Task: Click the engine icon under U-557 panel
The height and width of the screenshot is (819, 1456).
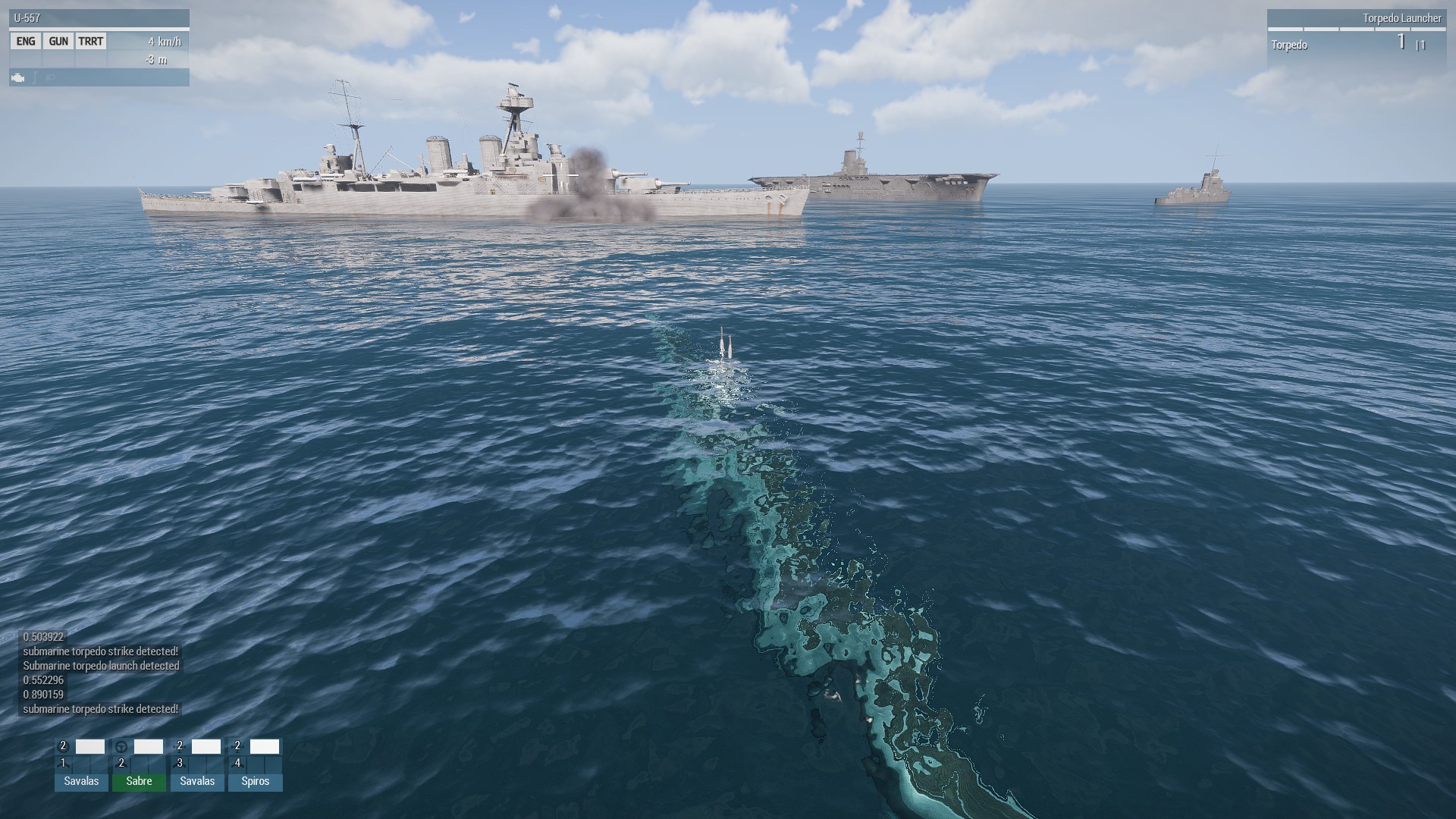Action: coord(18,77)
